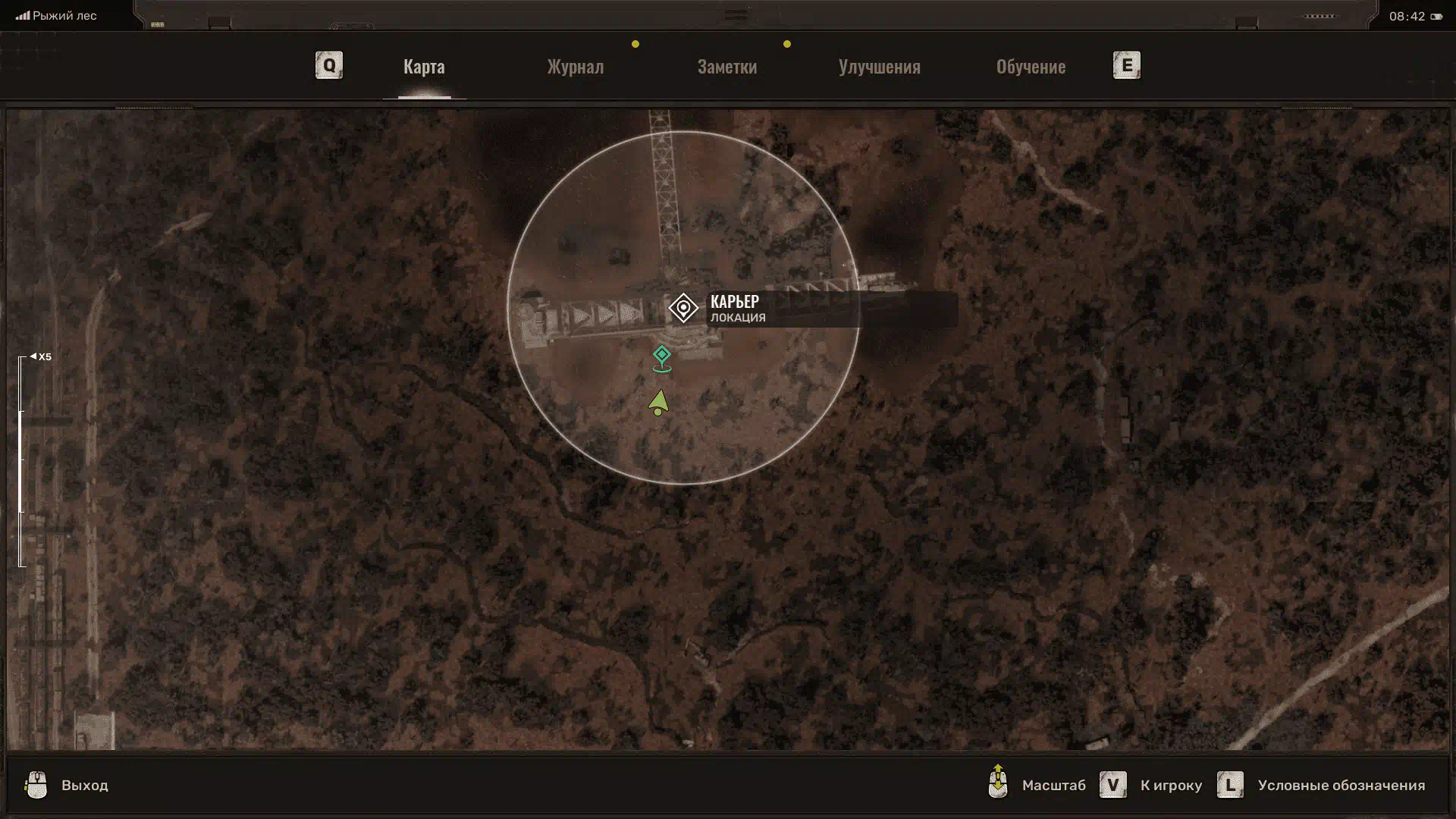Image resolution: width=1456 pixels, height=819 pixels.
Task: Switch to the Карта tab
Action: pos(424,67)
